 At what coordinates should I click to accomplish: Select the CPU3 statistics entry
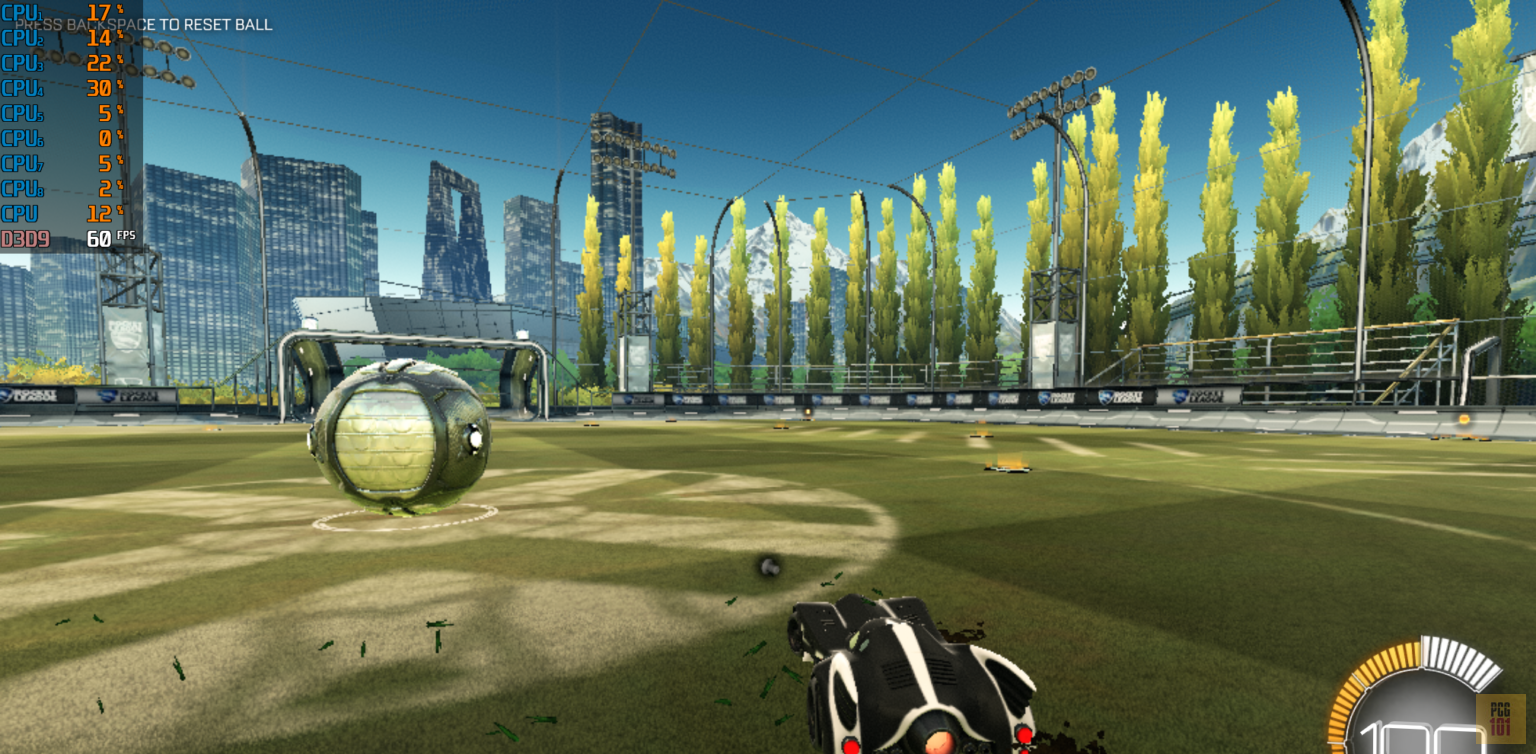pos(60,63)
